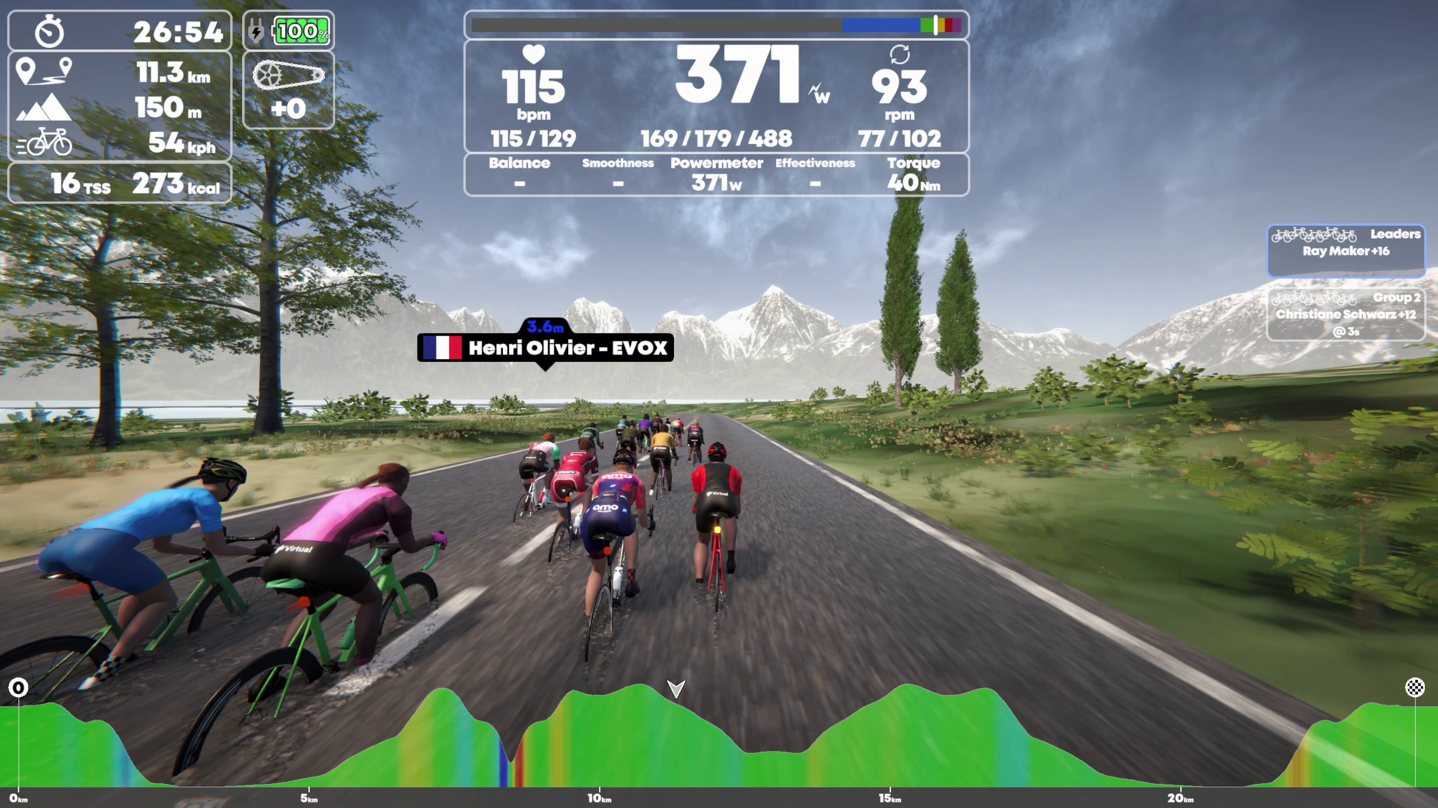Select the TSS and kcal stats panel
The height and width of the screenshot is (808, 1438).
click(x=119, y=183)
